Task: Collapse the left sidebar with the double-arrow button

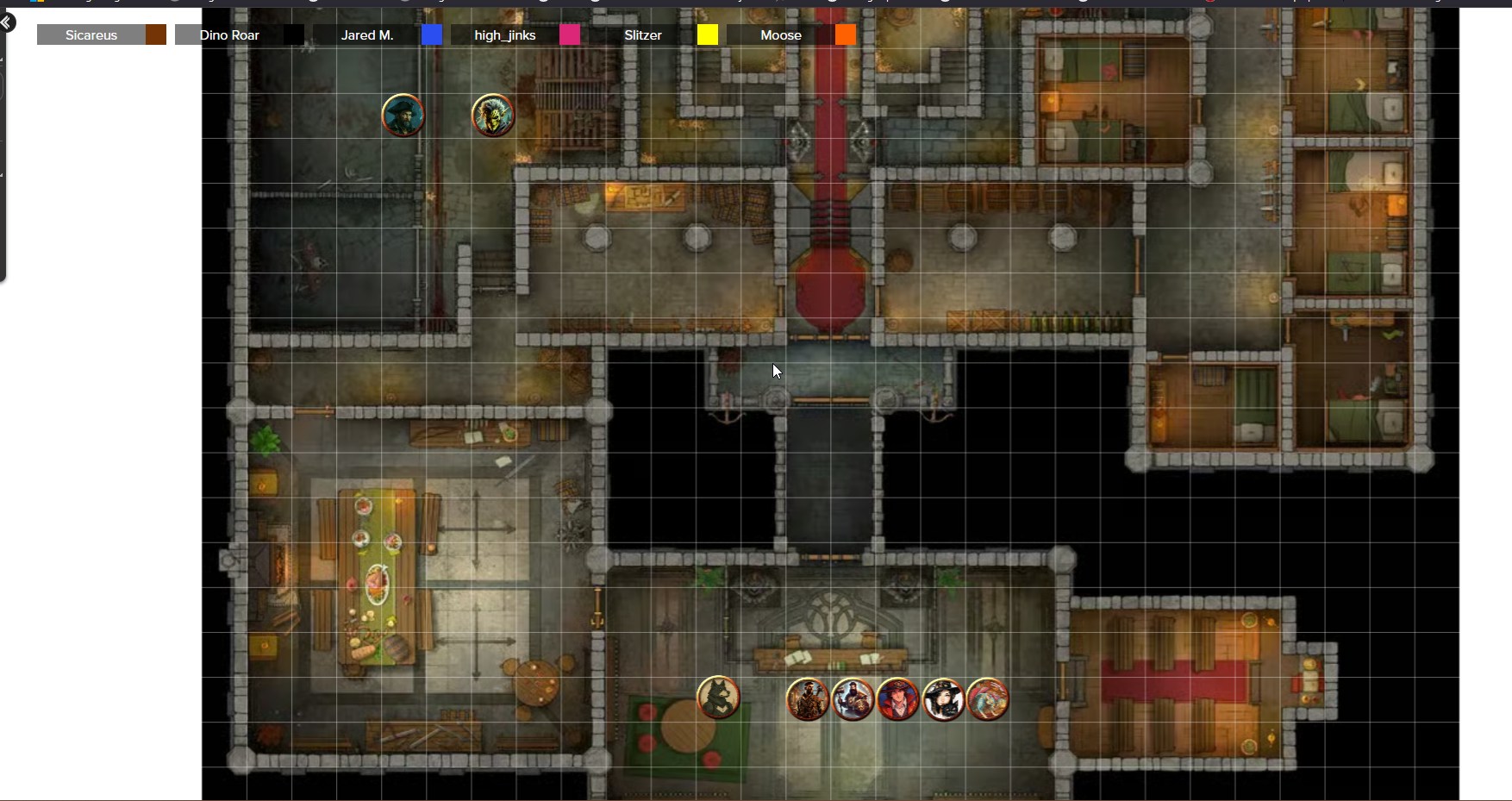Action: point(6,22)
